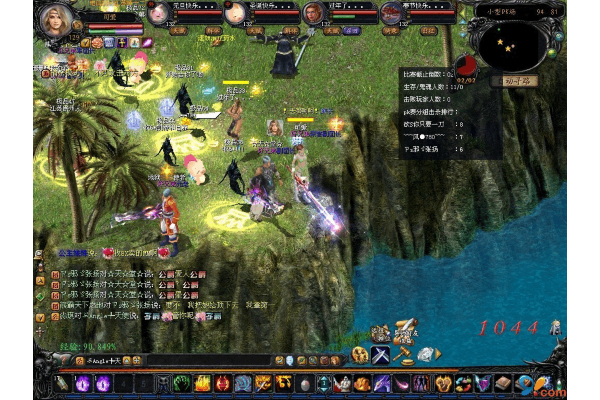
Task: Select the silver ore item icon
Action: pos(427,355)
